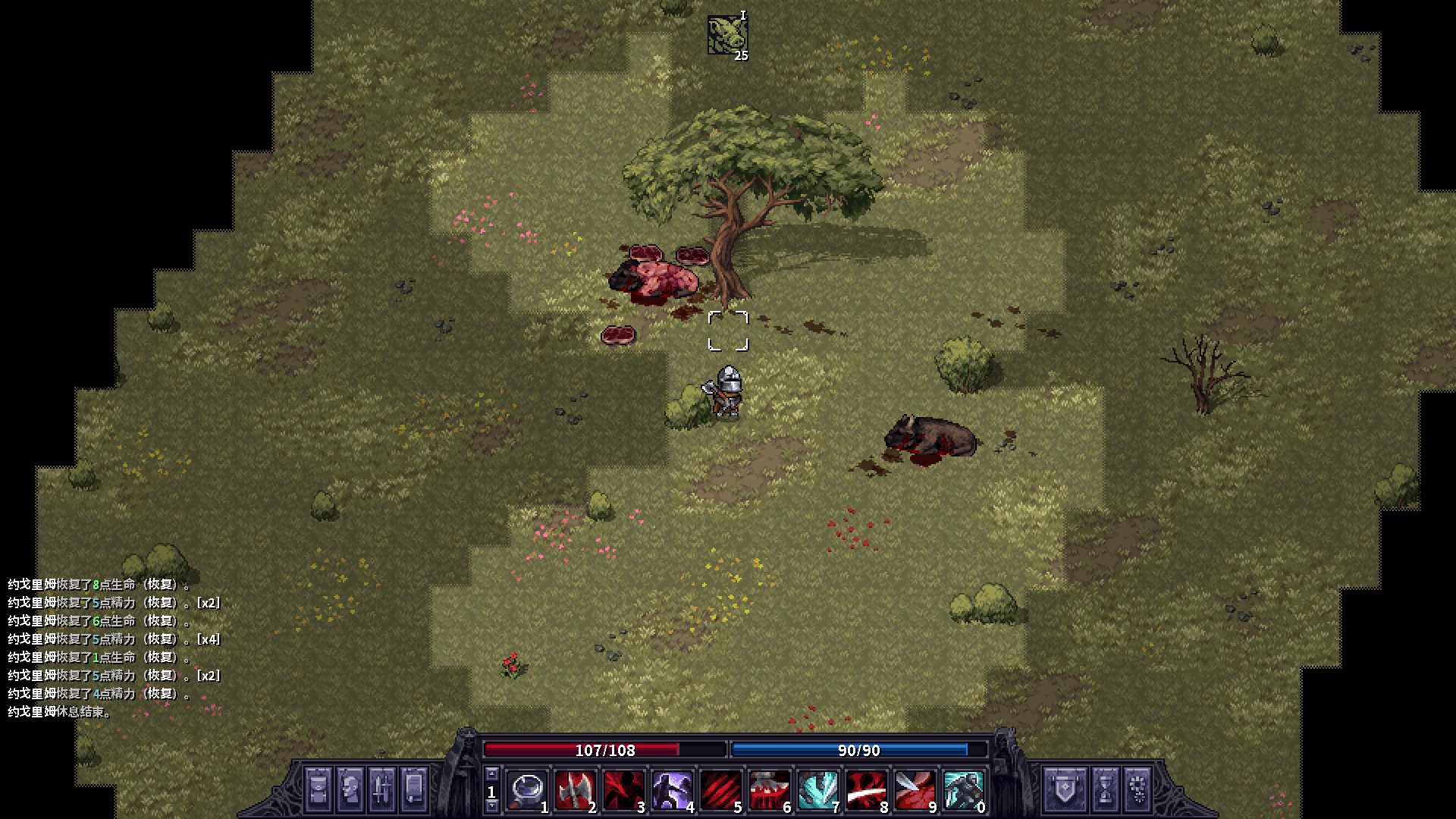The width and height of the screenshot is (1456, 819).
Task: Open the inventory backpack button
Action: coord(318,789)
